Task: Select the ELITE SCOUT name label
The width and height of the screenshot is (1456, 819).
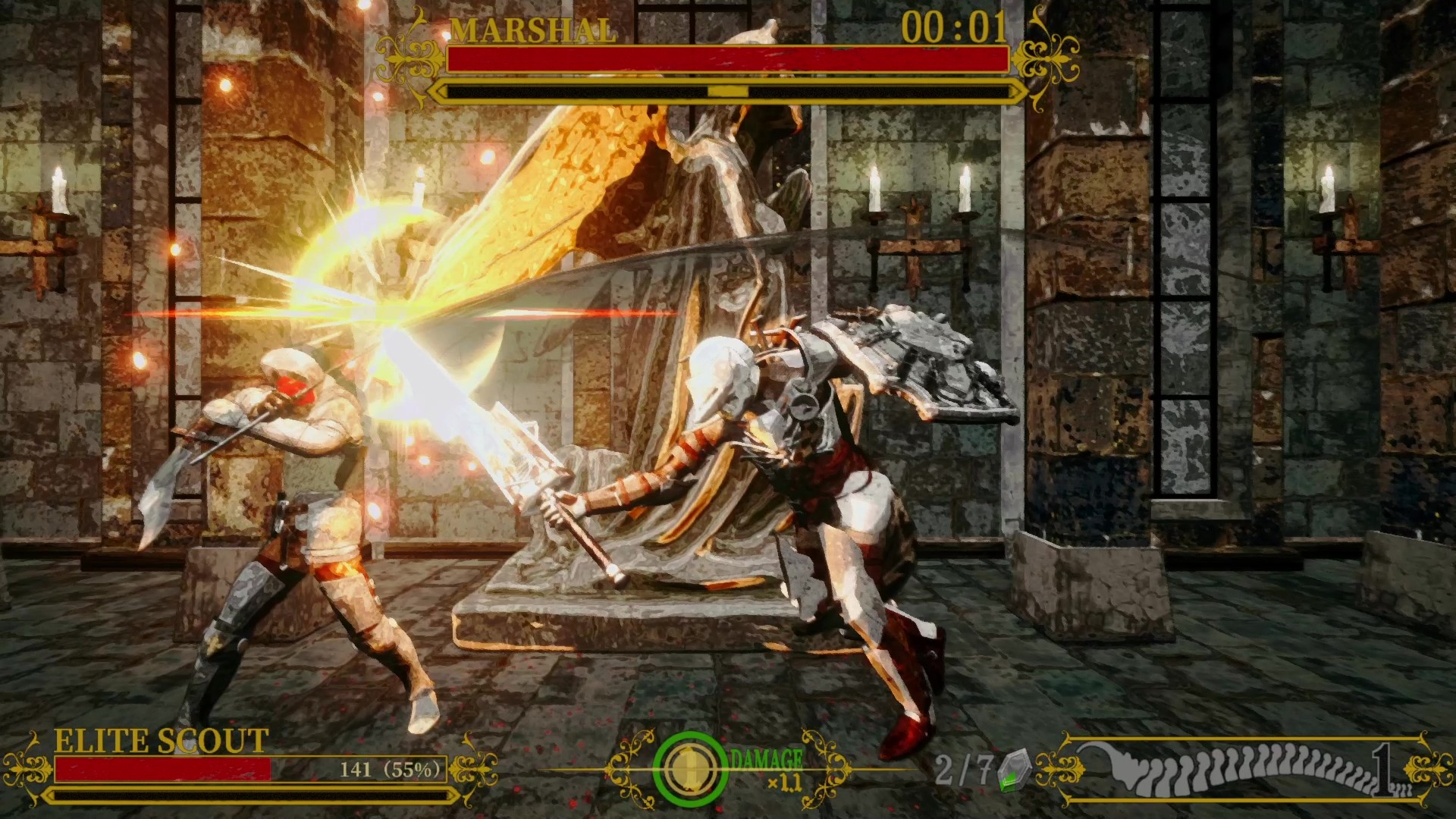Action: pyautogui.click(x=155, y=742)
